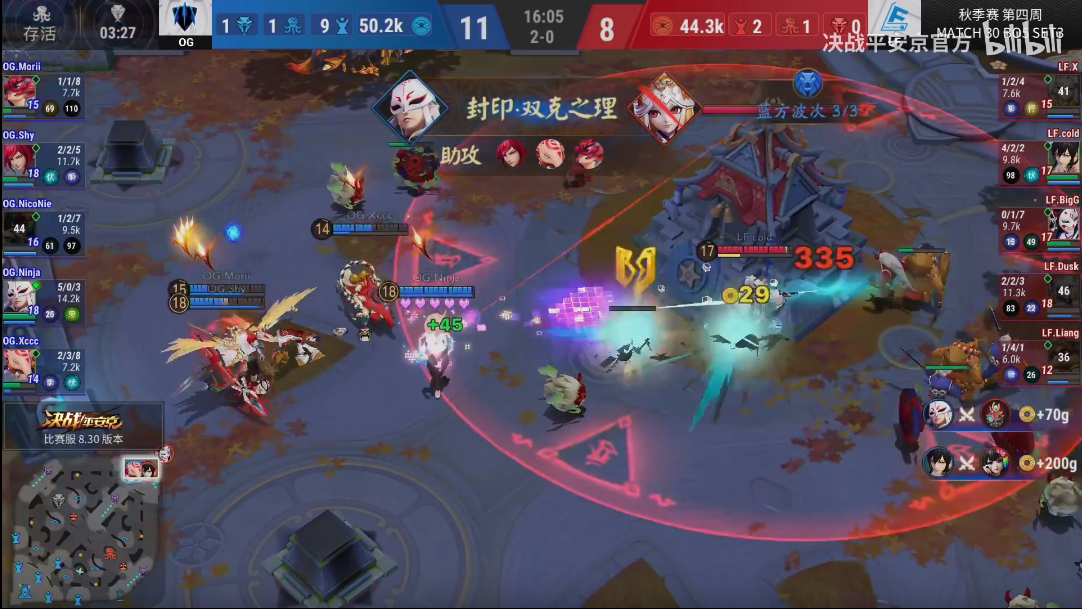Select OG.Xccc's player portrait
Viewport: 1082px width, 609px height.
coord(18,364)
